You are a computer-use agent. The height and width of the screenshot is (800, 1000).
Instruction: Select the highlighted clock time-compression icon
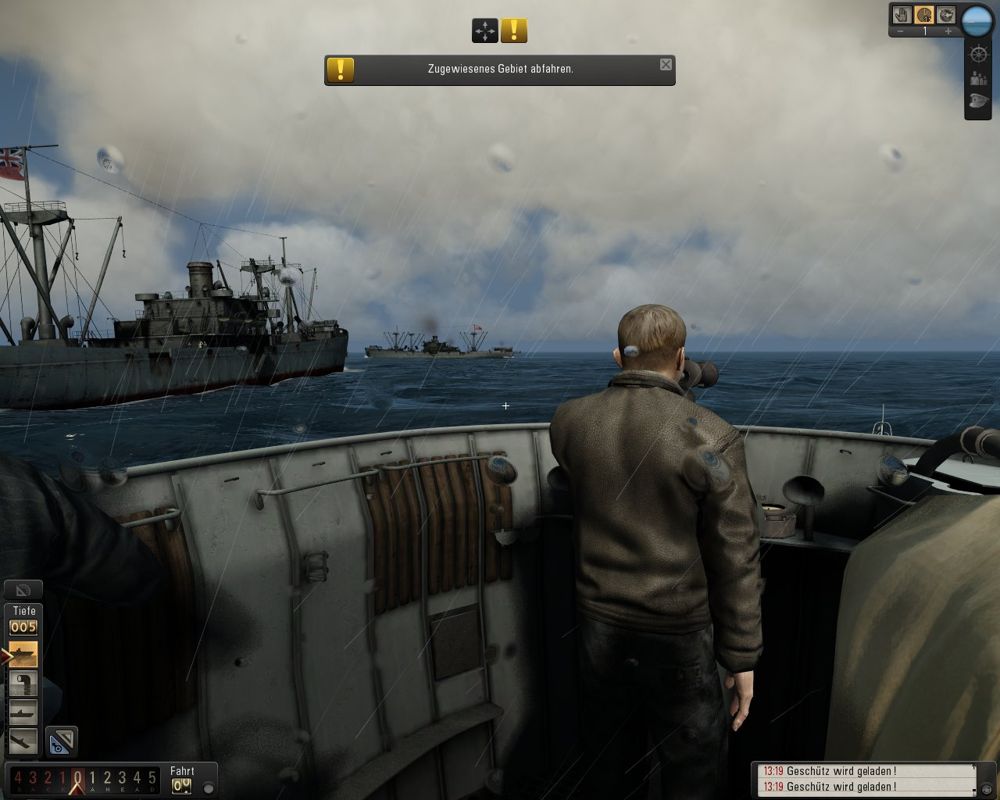(924, 15)
